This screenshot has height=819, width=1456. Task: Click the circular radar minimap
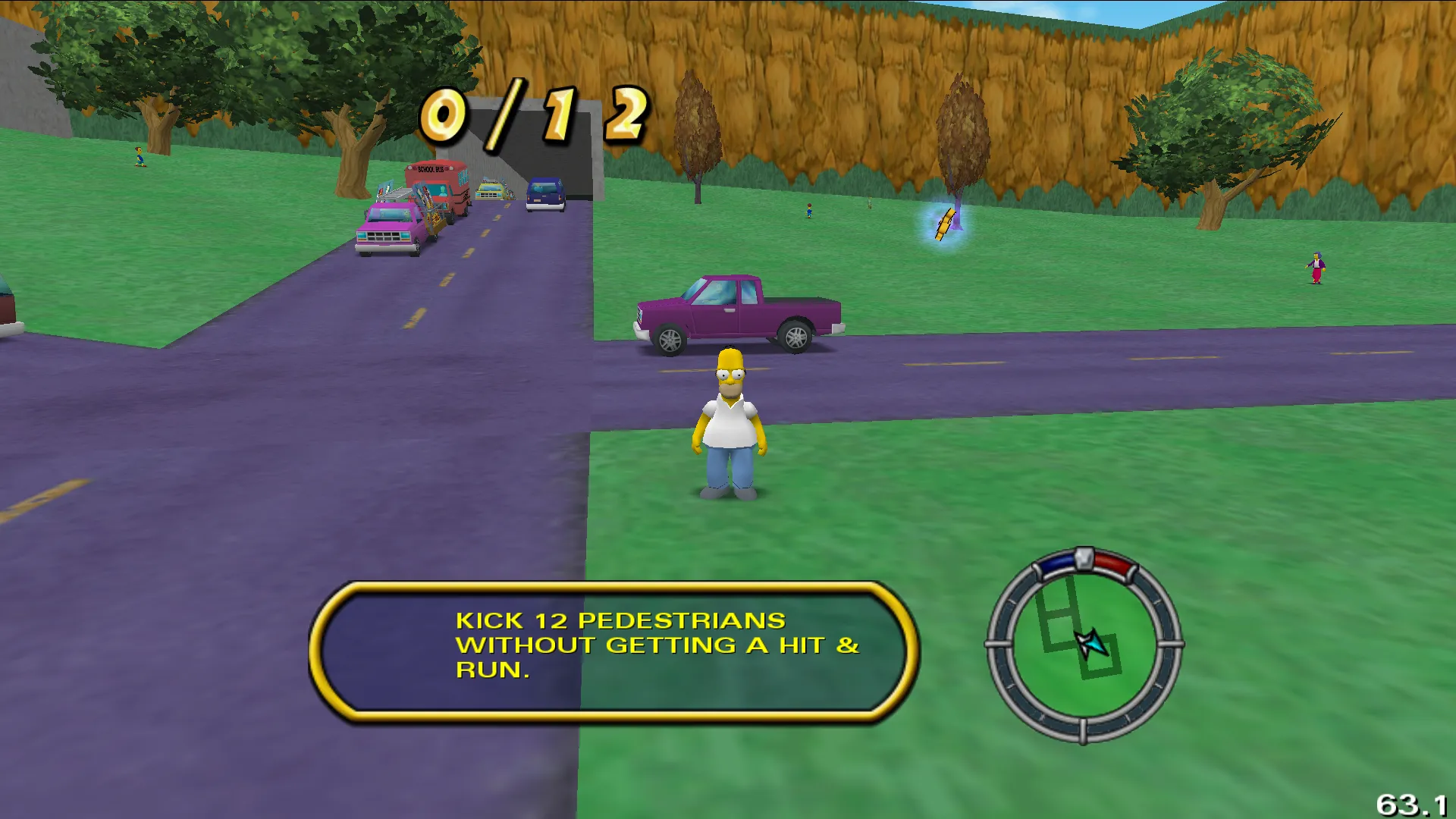point(1084,646)
